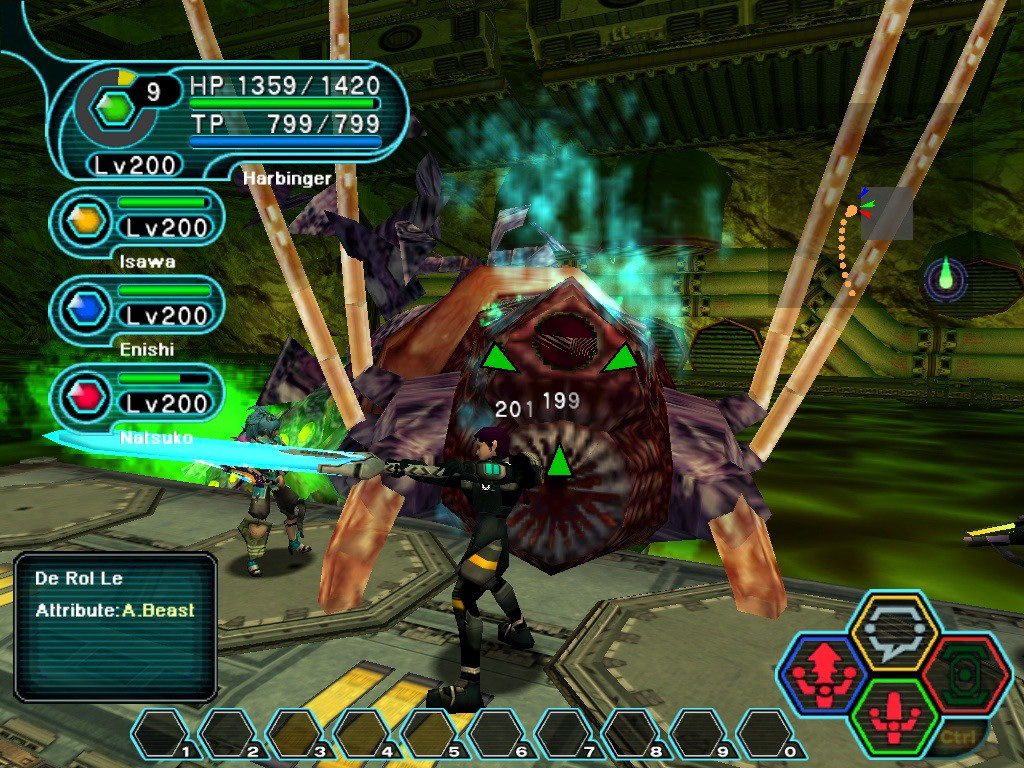Select quick slot number 1
Image resolution: width=1024 pixels, height=768 pixels.
pos(163,734)
